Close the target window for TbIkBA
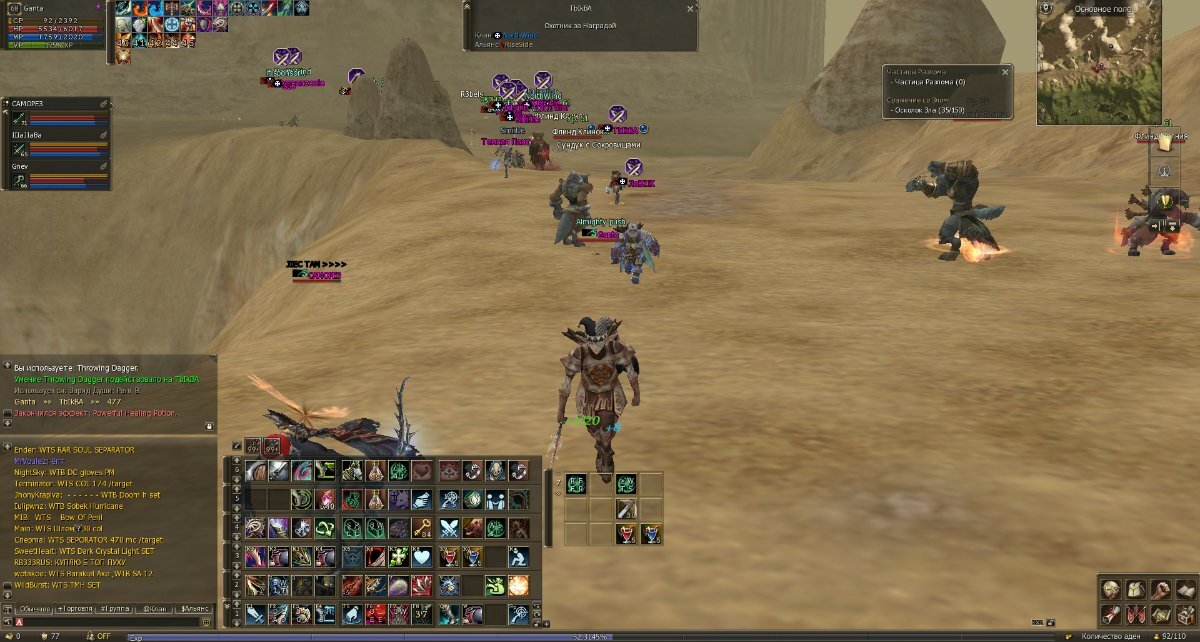Viewport: 1200px width, 642px height. pos(690,8)
